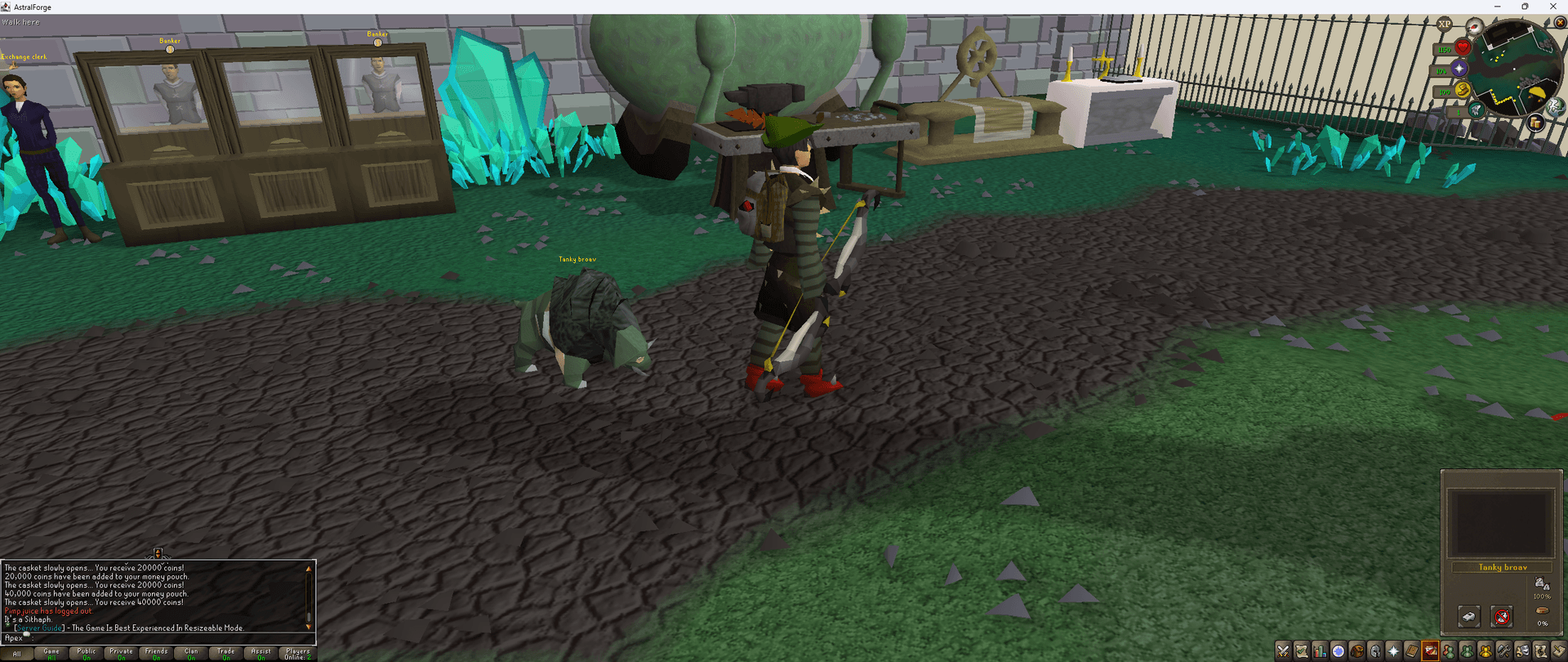Toggle run energy via the boot orb
This screenshot has width=1568, height=662.
coord(1462,90)
